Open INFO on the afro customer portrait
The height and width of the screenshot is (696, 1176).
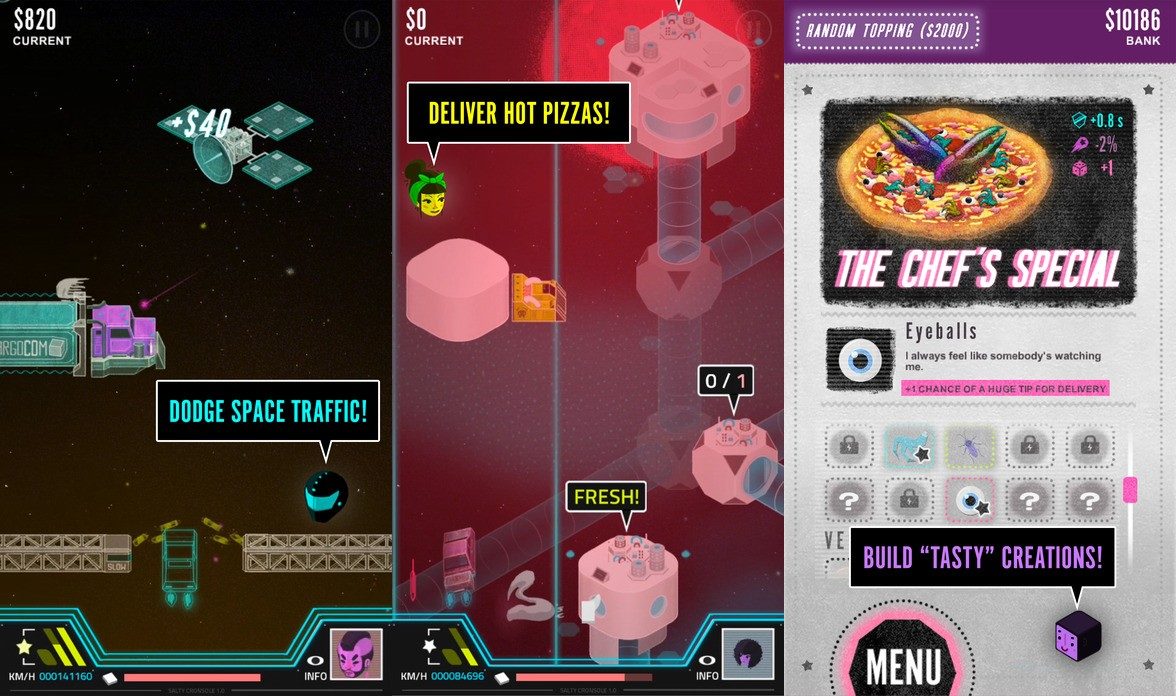(747, 655)
